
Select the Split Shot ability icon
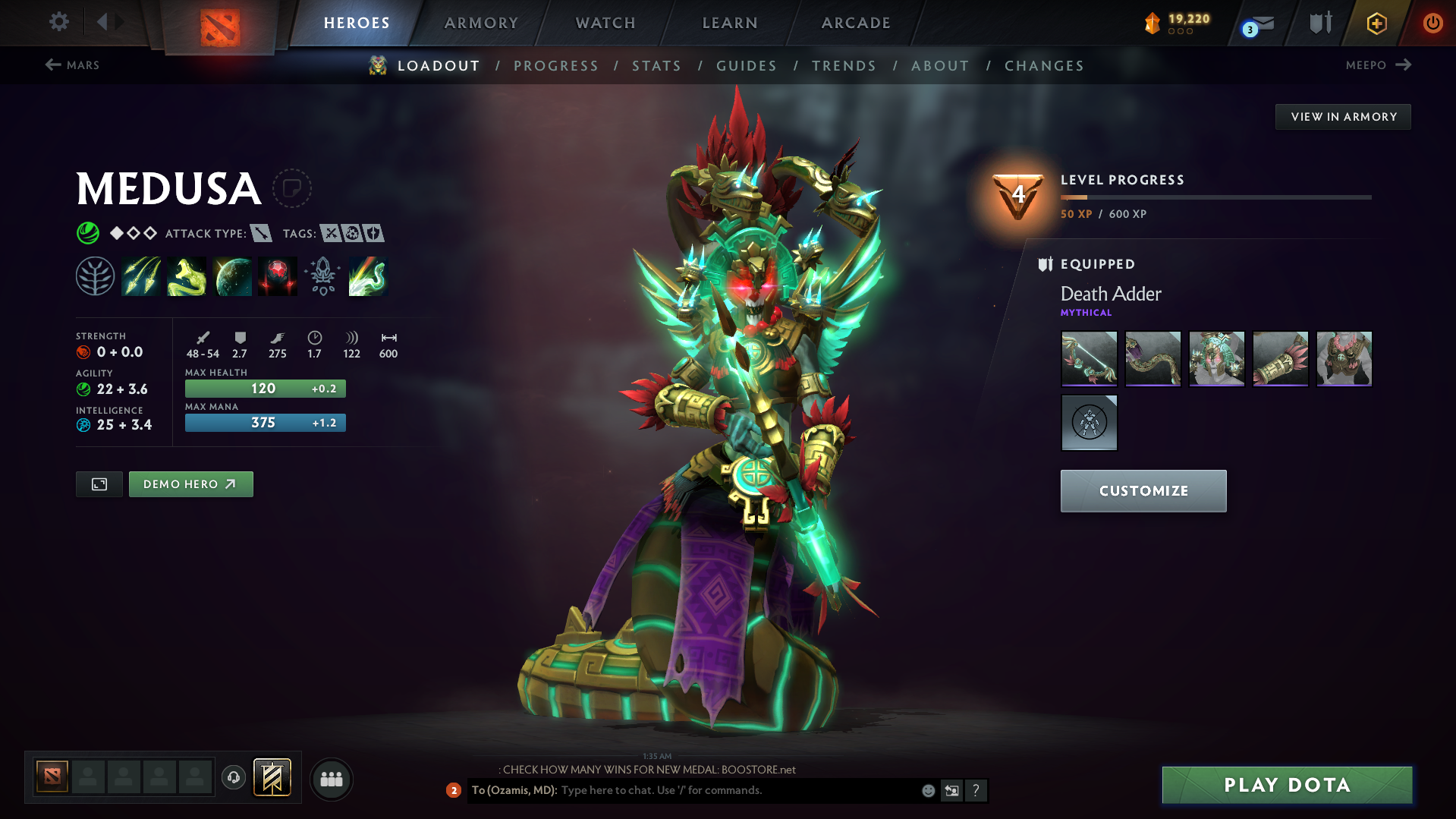pyautogui.click(x=141, y=276)
